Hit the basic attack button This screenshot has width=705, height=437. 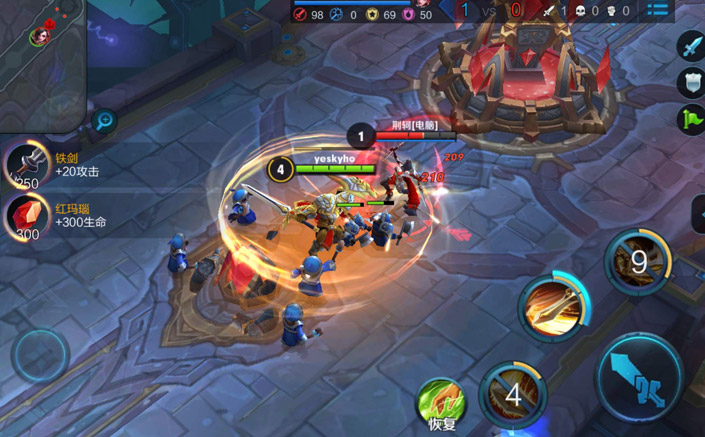coord(640,381)
